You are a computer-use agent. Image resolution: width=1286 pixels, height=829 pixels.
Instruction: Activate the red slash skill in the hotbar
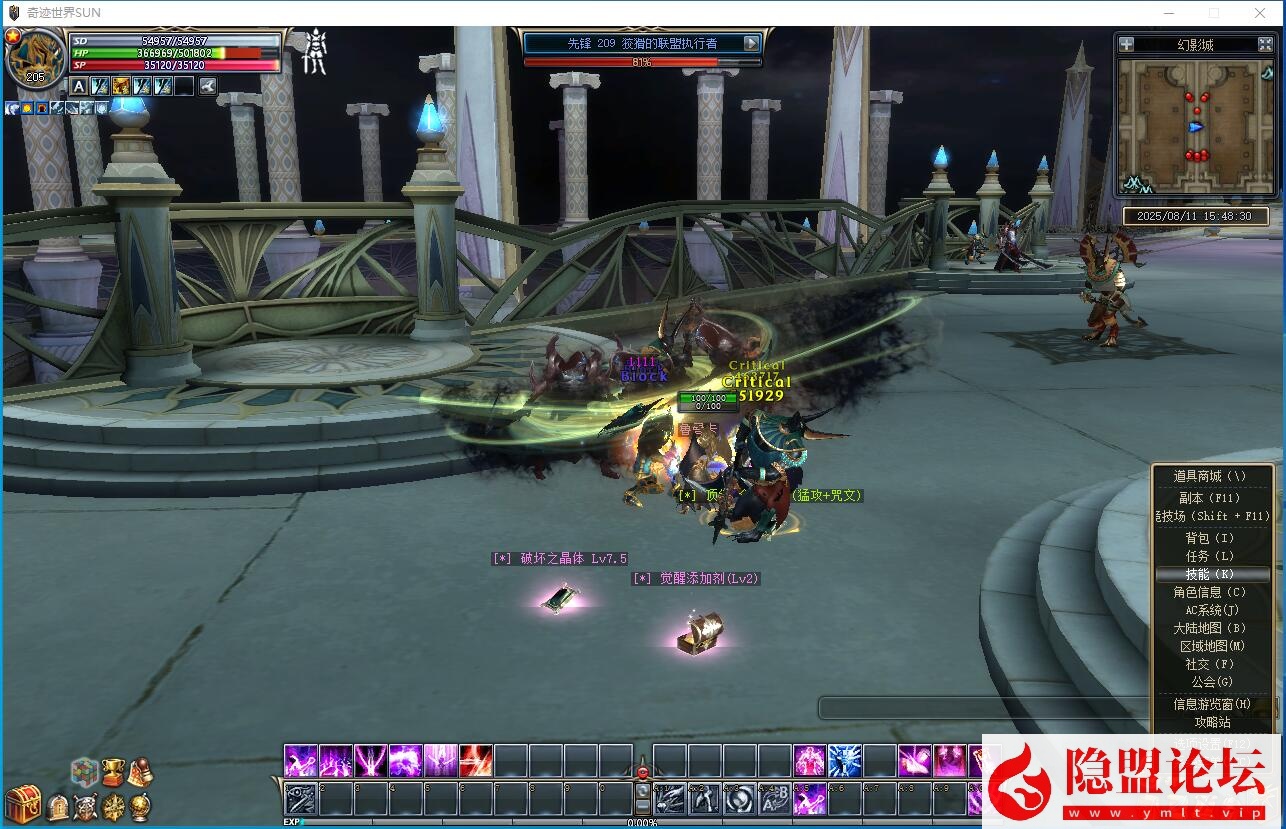(475, 761)
